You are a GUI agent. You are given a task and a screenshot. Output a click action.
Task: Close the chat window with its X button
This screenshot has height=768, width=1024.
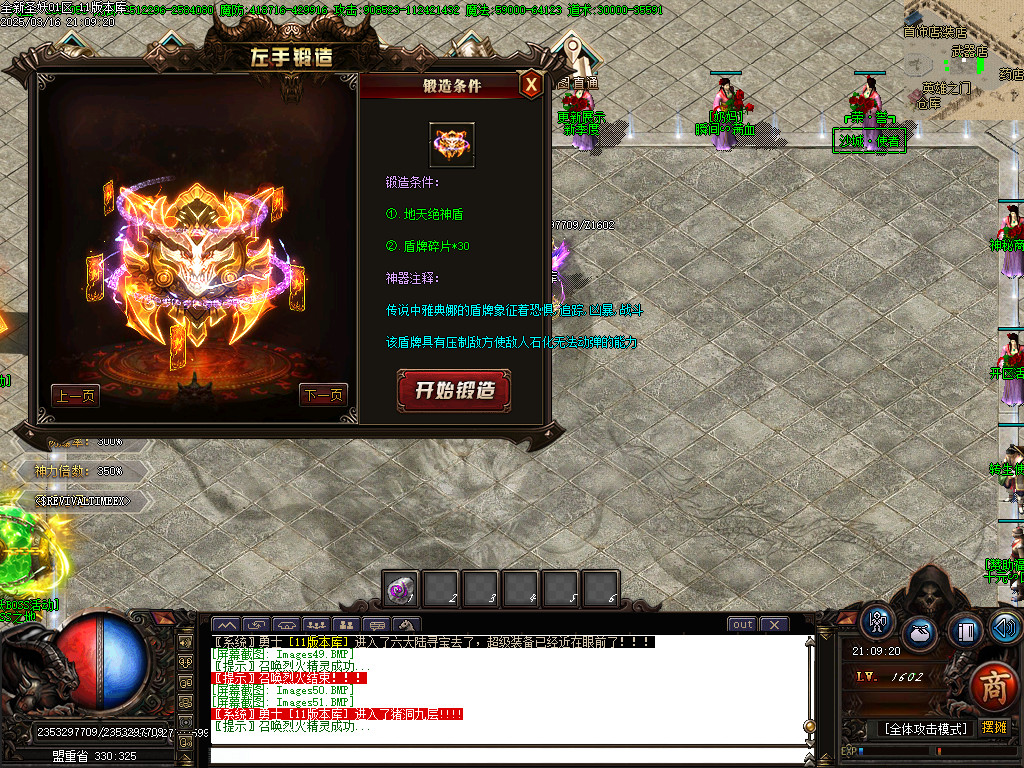coord(773,625)
